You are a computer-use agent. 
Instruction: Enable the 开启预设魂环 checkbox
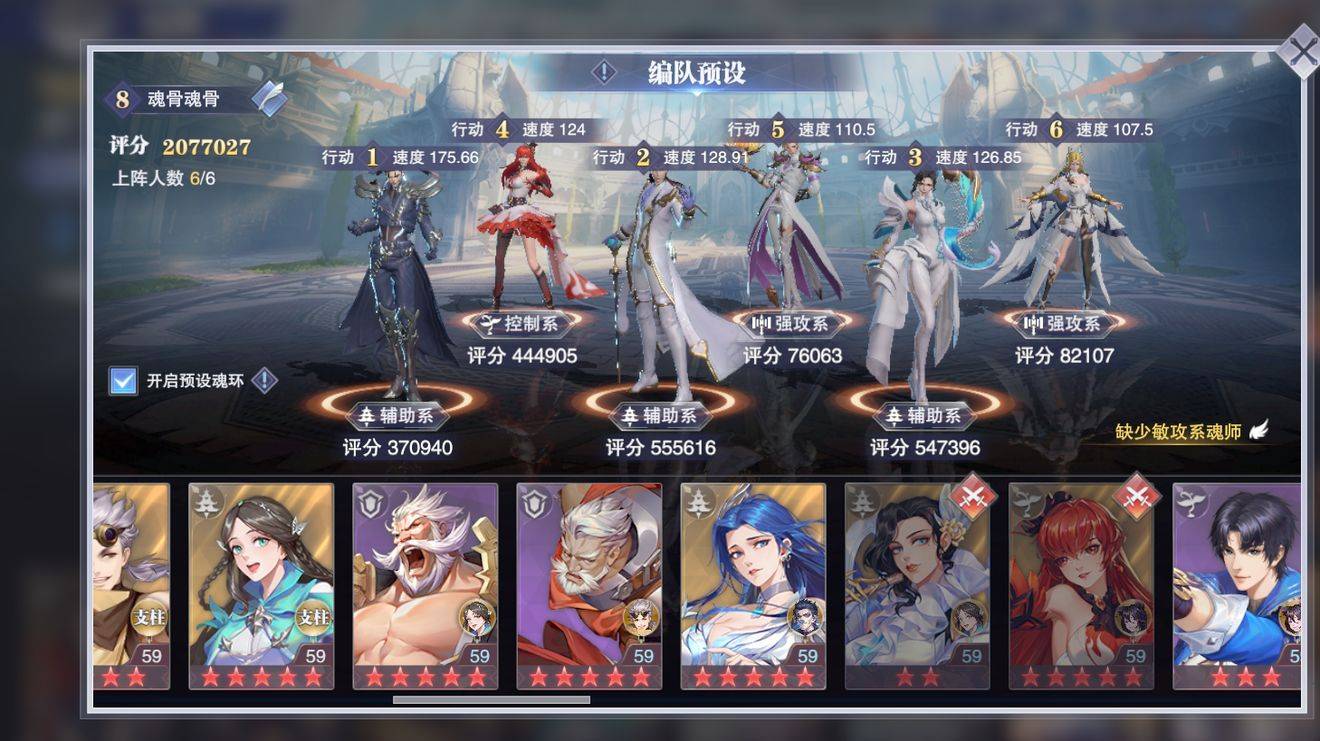125,379
